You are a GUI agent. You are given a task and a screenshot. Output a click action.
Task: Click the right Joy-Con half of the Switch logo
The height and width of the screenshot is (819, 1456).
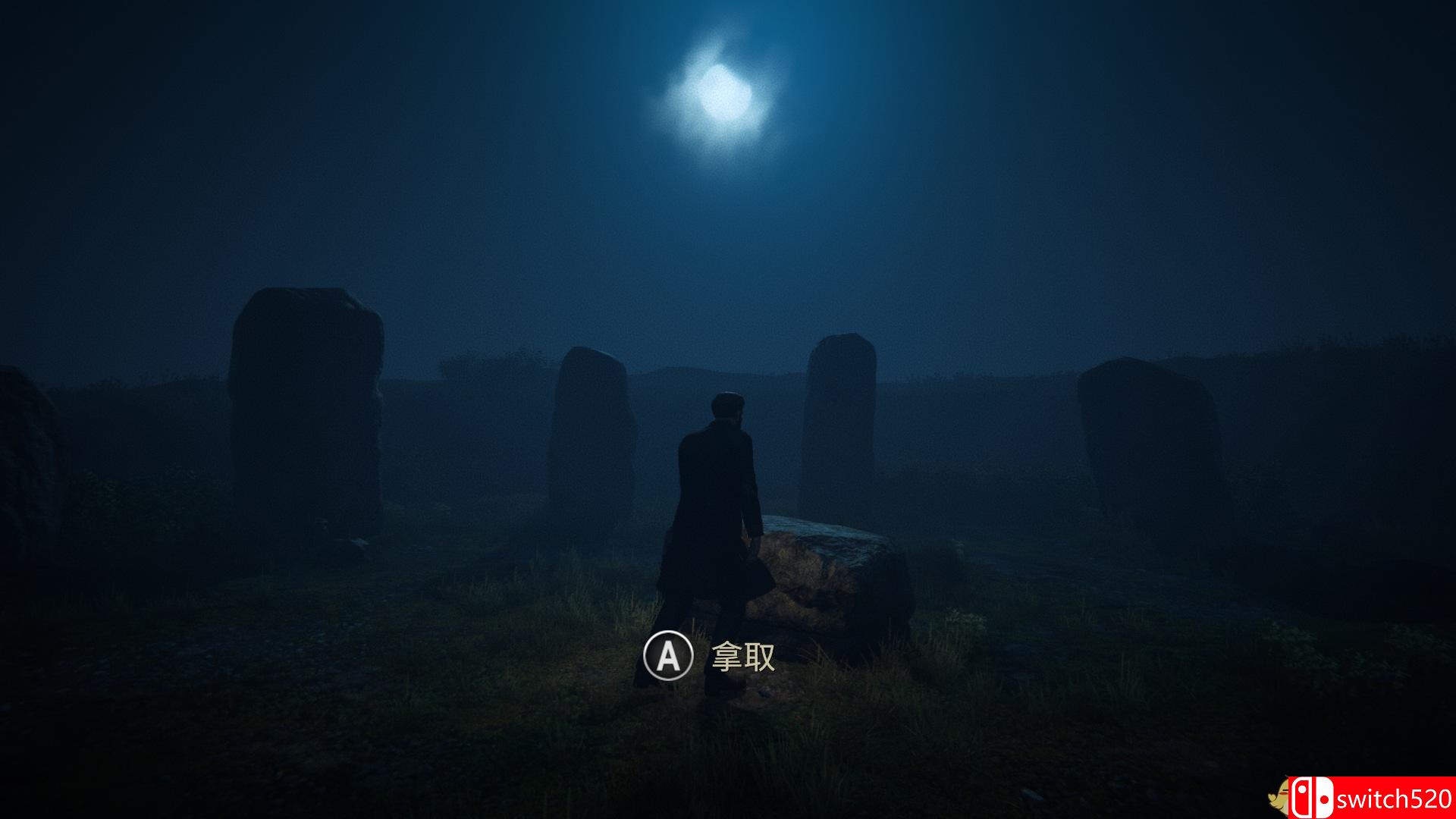[1326, 799]
